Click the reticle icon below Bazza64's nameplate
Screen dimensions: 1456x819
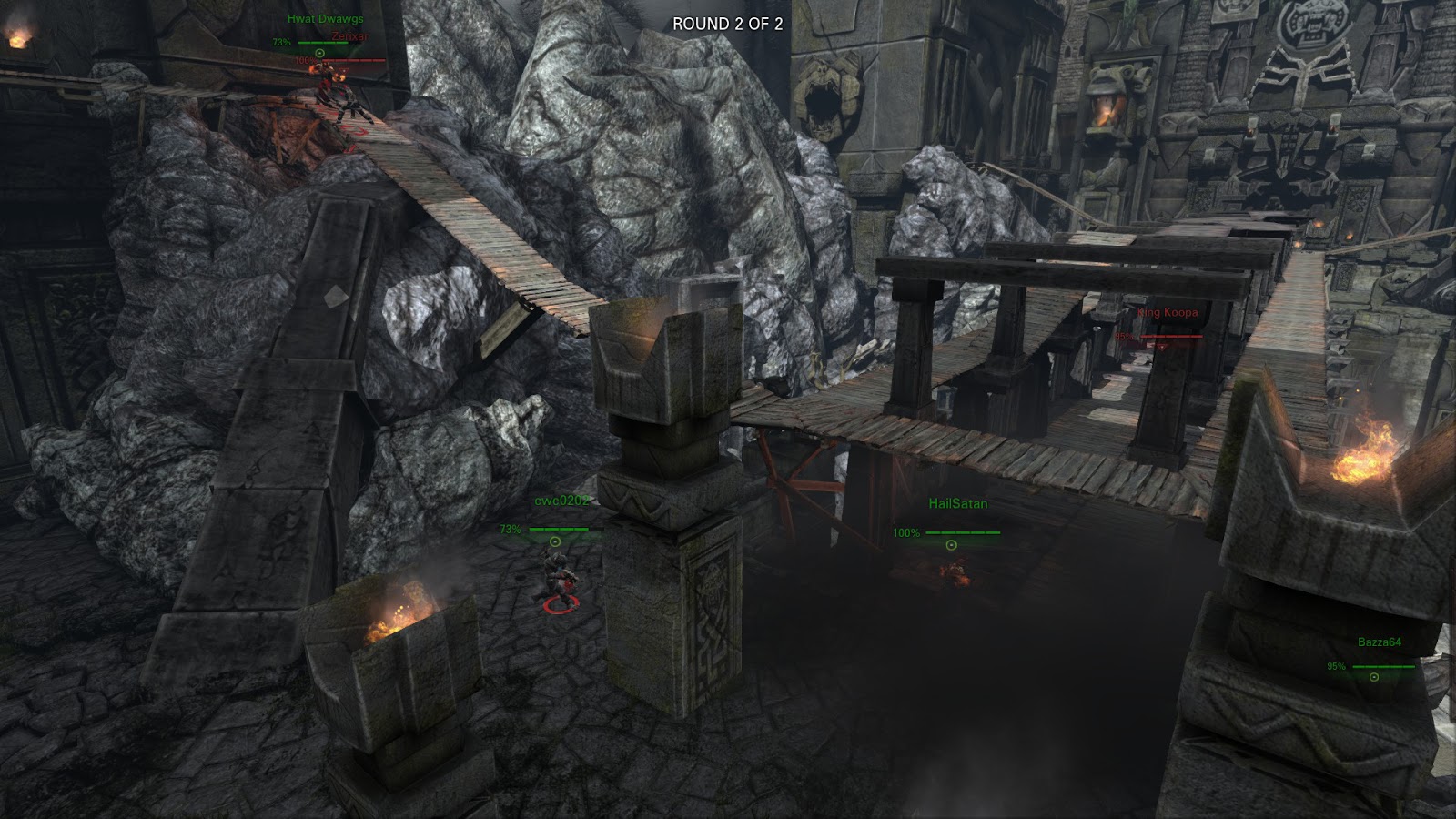(x=1373, y=677)
